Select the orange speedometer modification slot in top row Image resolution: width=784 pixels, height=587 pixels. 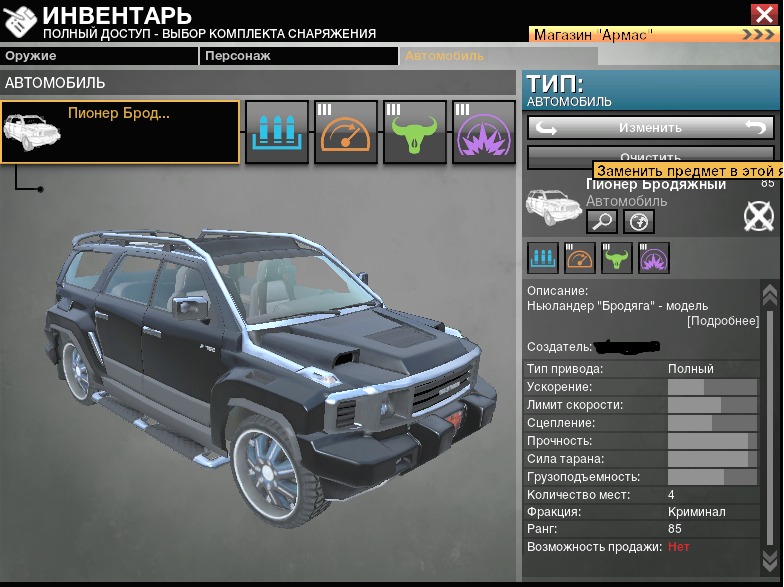(345, 131)
